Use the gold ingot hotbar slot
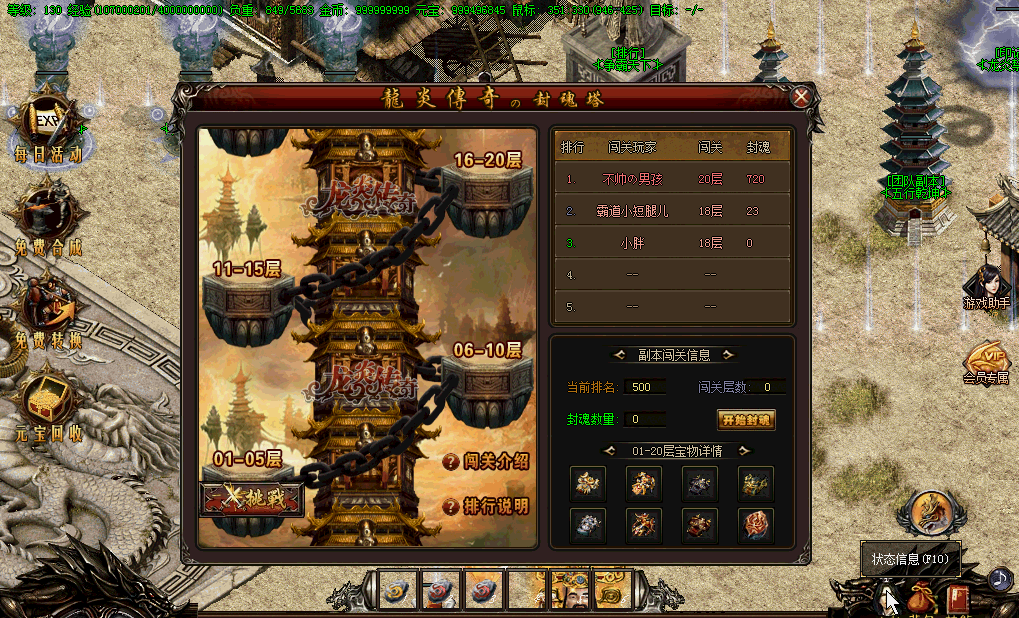The height and width of the screenshot is (618, 1019). click(x=613, y=590)
